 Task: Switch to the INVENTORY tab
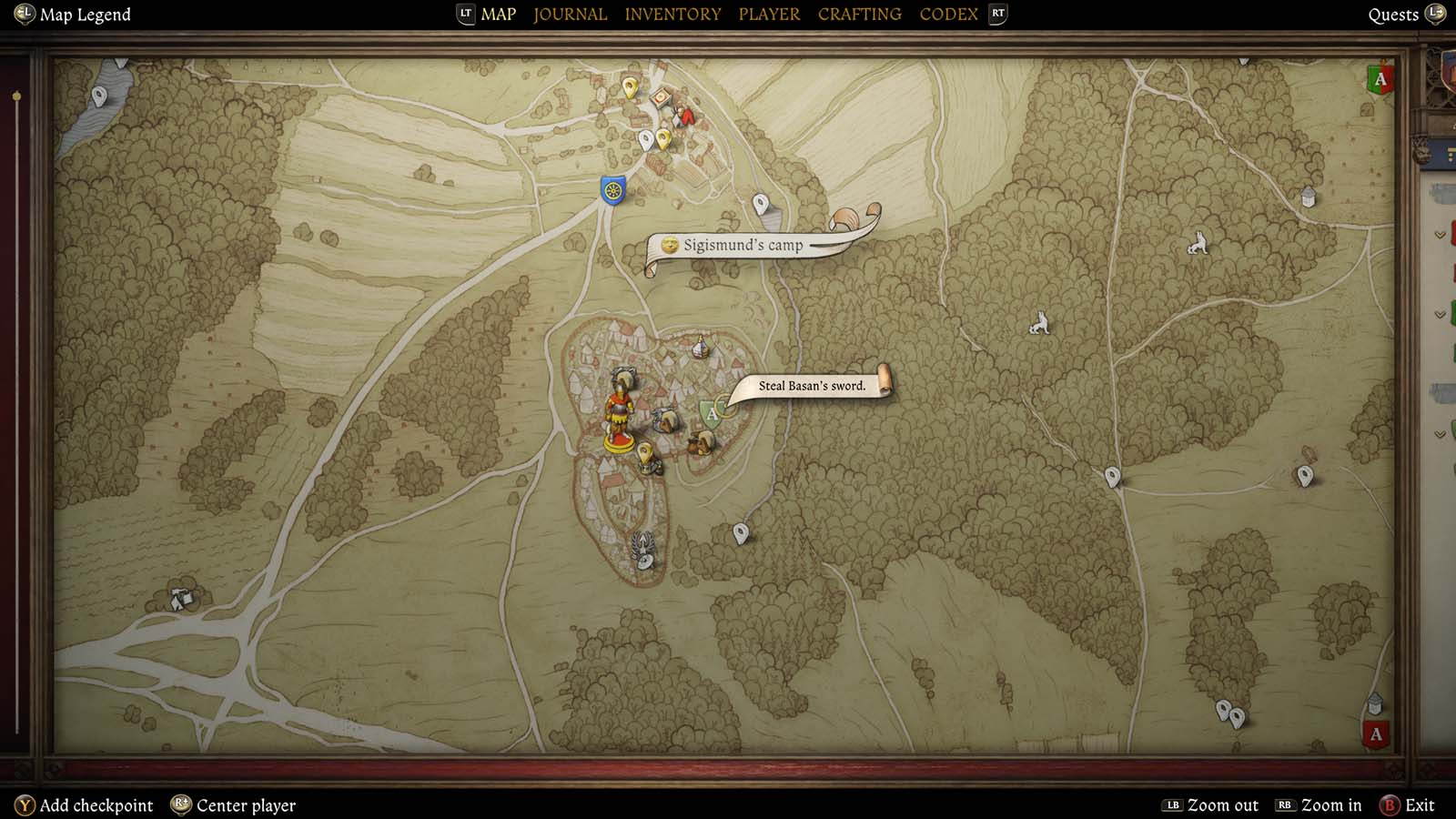(x=672, y=14)
